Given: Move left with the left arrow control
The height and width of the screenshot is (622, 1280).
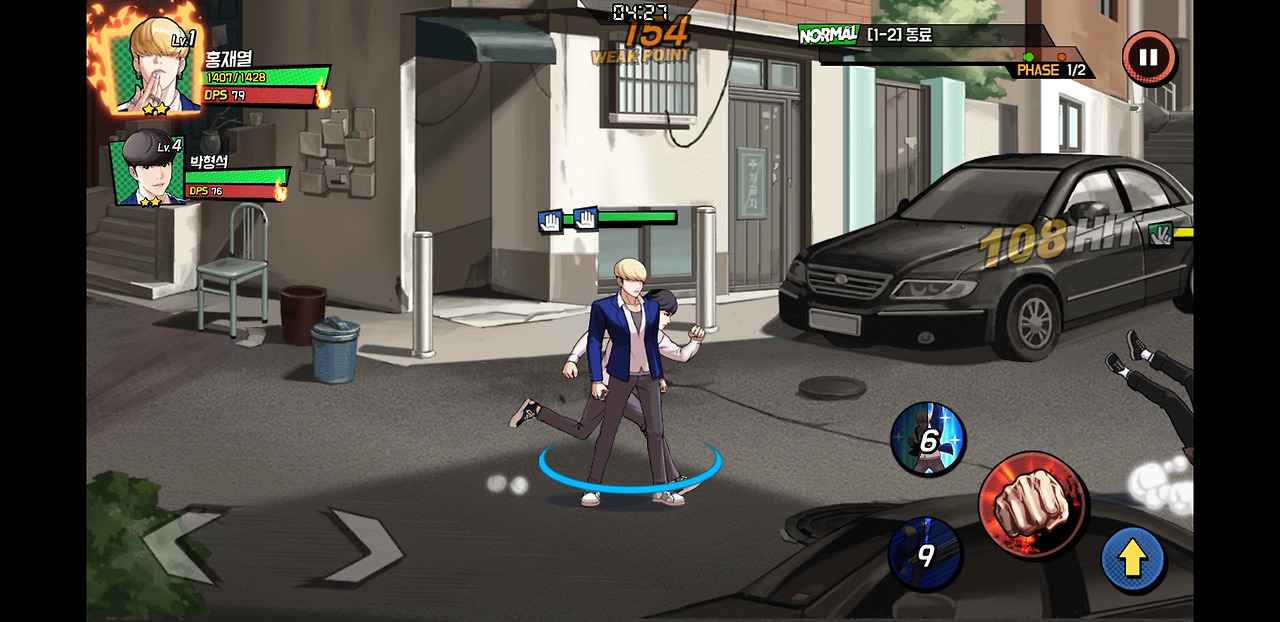Looking at the screenshot, I should coord(182,544).
